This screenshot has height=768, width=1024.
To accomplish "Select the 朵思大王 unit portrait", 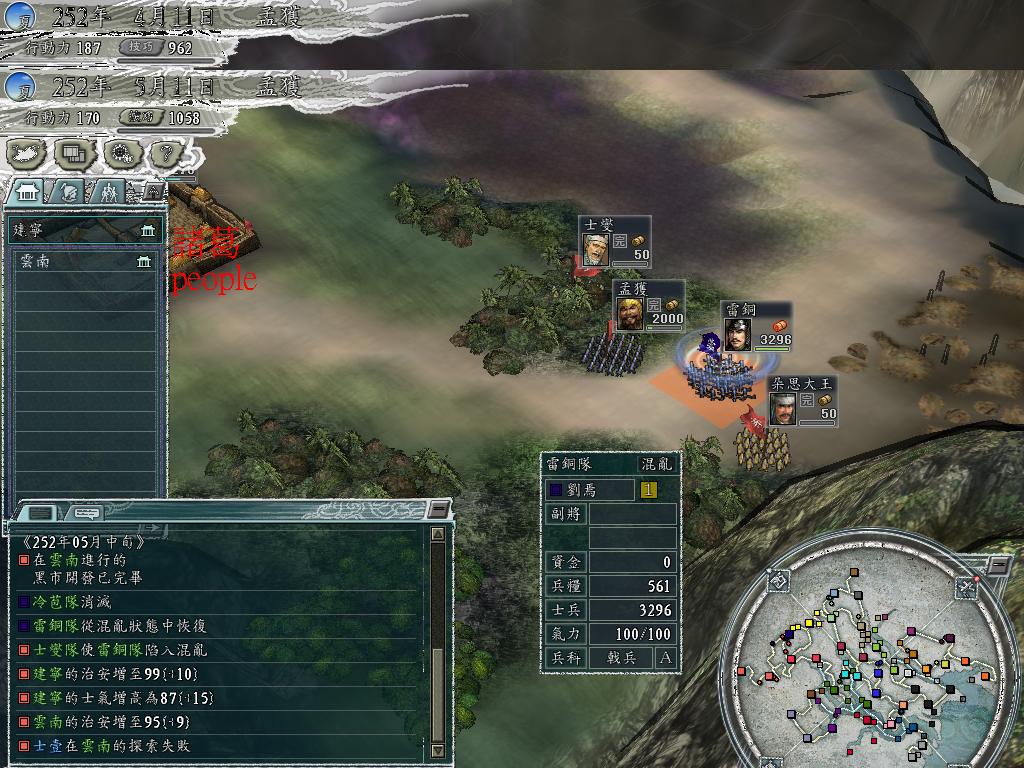I will tap(785, 408).
